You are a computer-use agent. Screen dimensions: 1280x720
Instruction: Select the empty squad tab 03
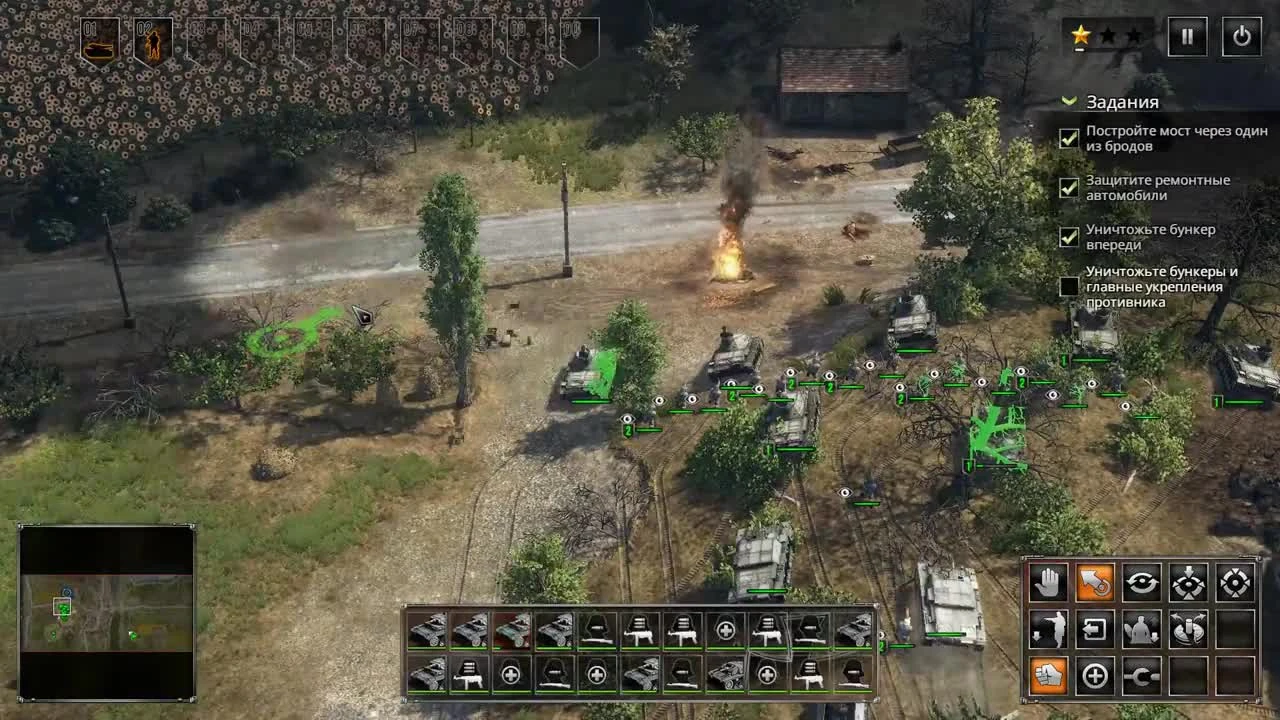pos(205,38)
